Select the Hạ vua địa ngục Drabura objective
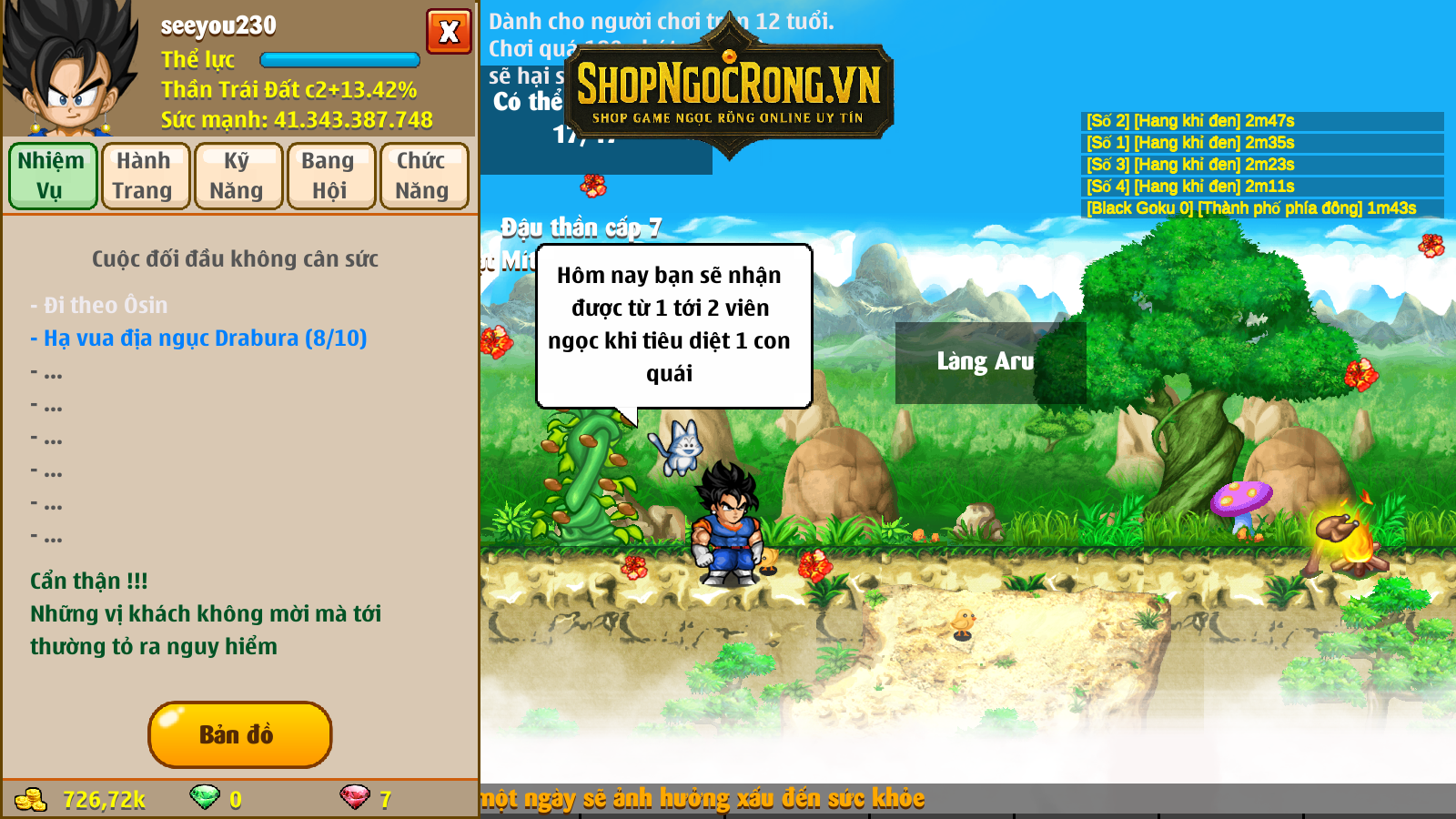This screenshot has height=819, width=1456. [x=198, y=339]
